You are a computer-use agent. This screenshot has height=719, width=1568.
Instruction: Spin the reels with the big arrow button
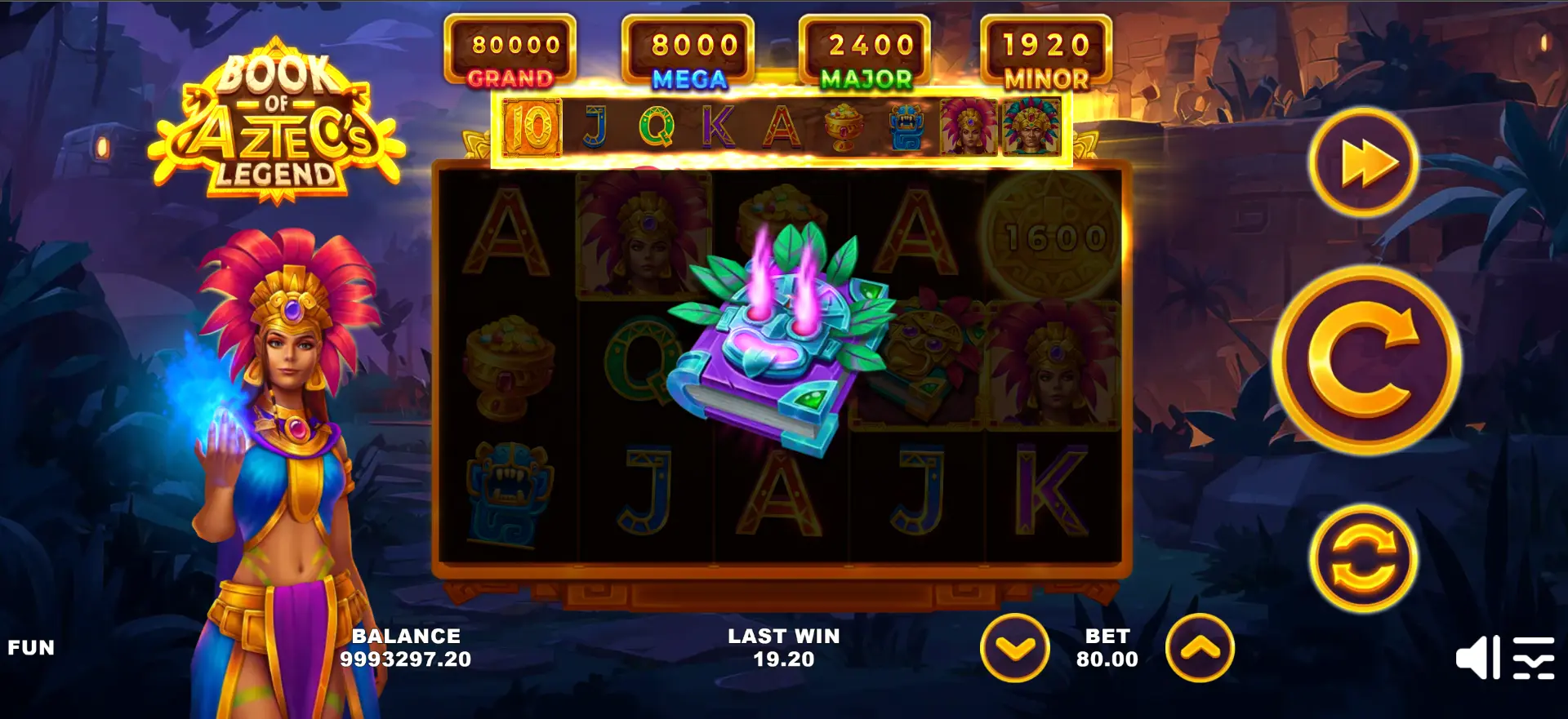[x=1365, y=360]
